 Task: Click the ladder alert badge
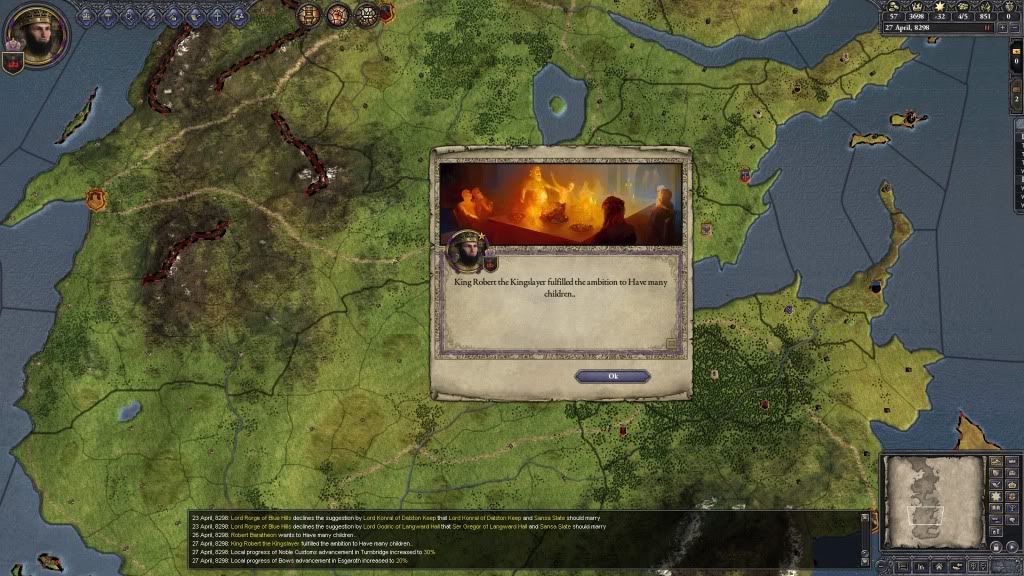point(310,14)
